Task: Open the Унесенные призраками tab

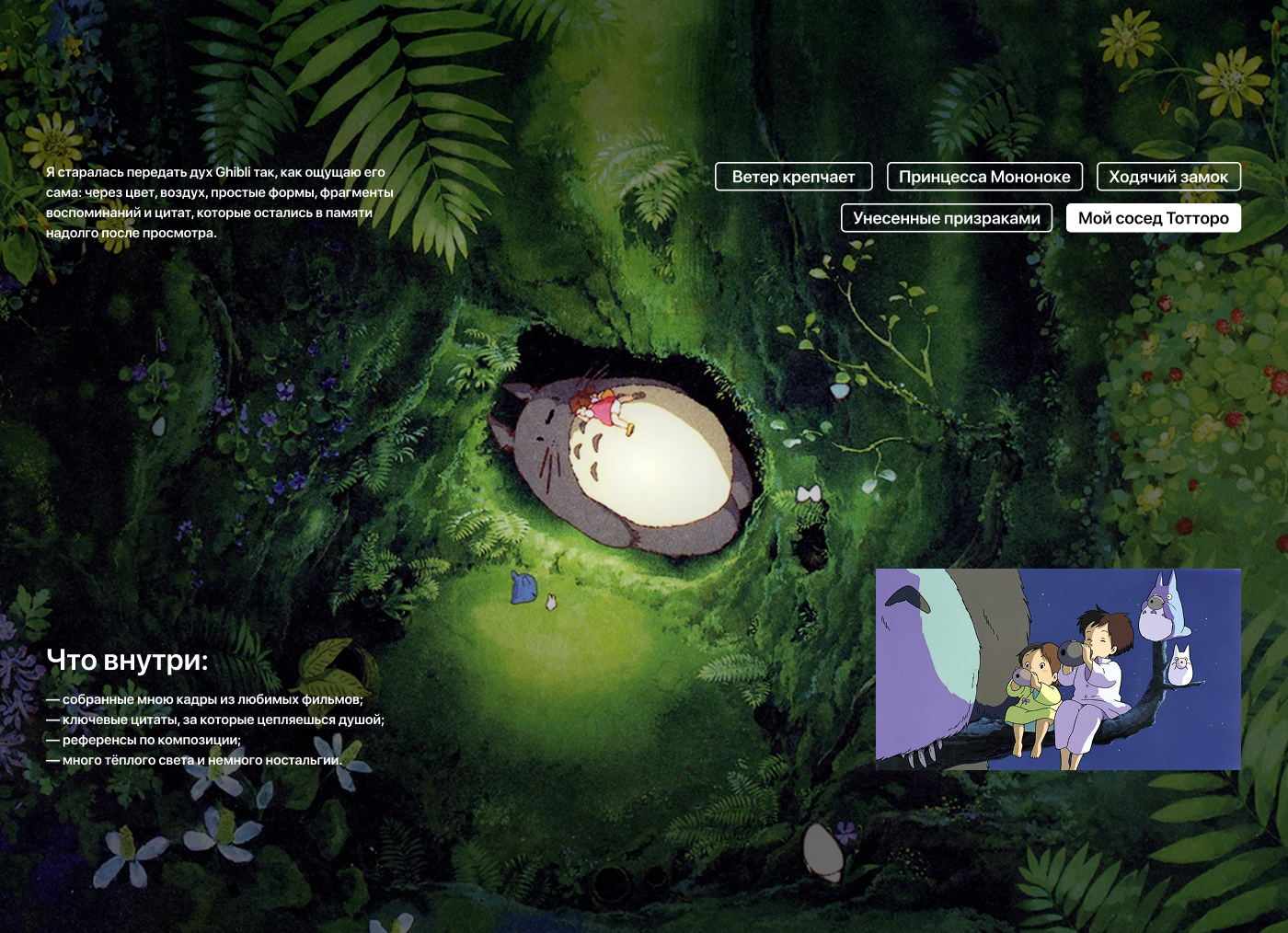Action: point(946,218)
